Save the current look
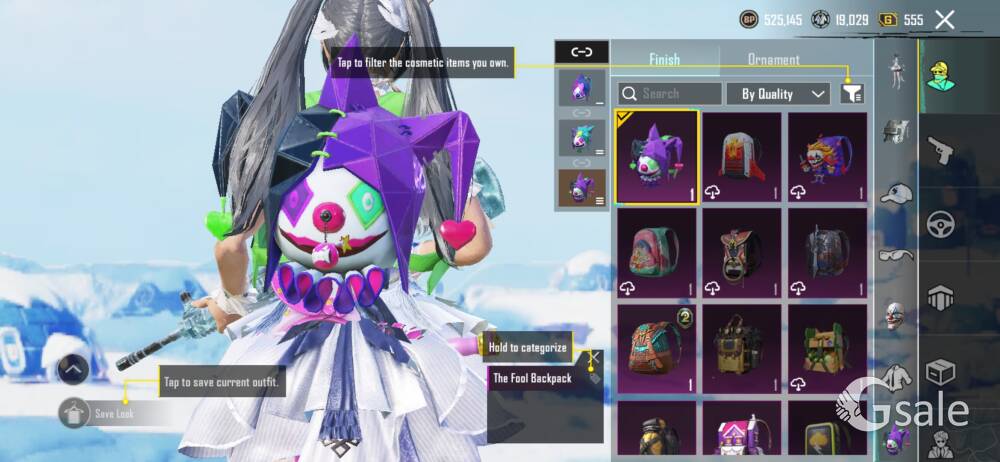This screenshot has height=462, width=1000. point(100,412)
